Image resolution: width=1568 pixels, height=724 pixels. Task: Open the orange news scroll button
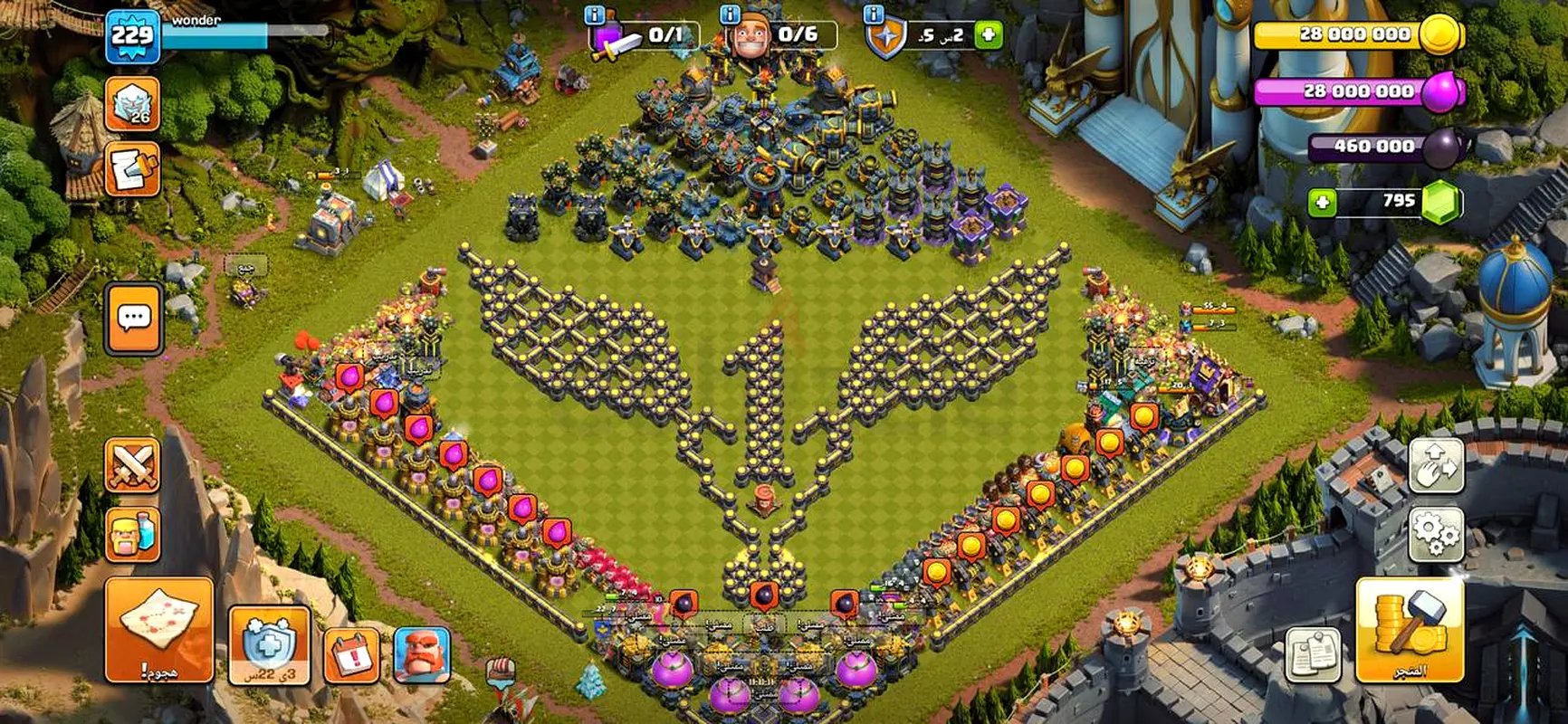coord(133,168)
